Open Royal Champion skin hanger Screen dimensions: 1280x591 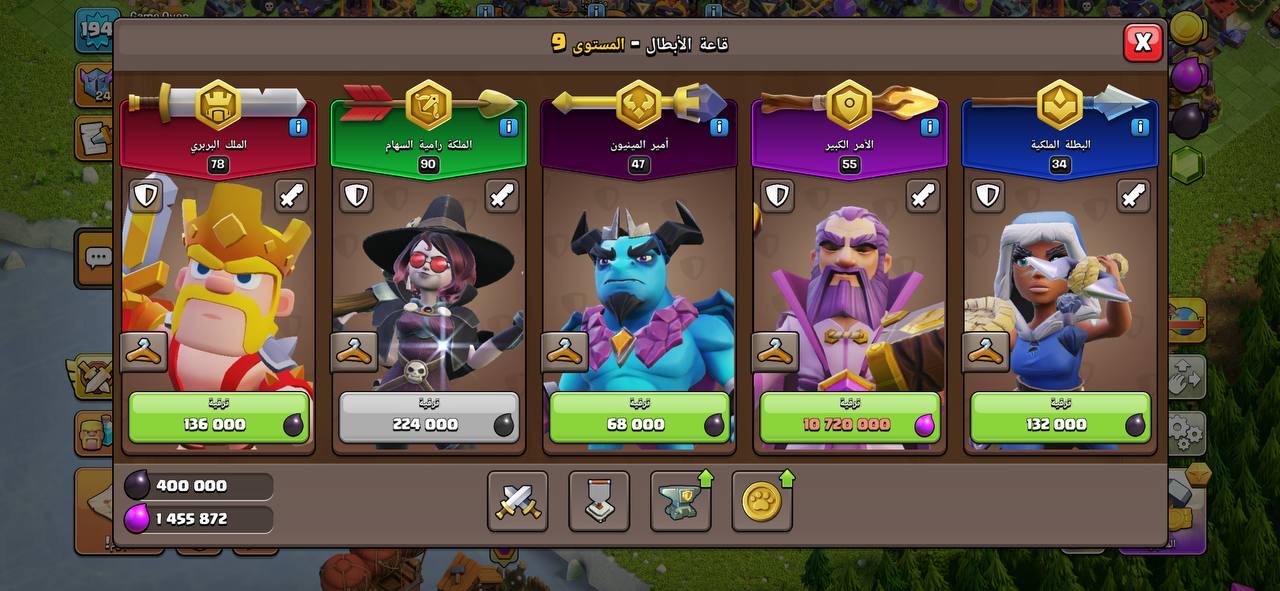(986, 352)
